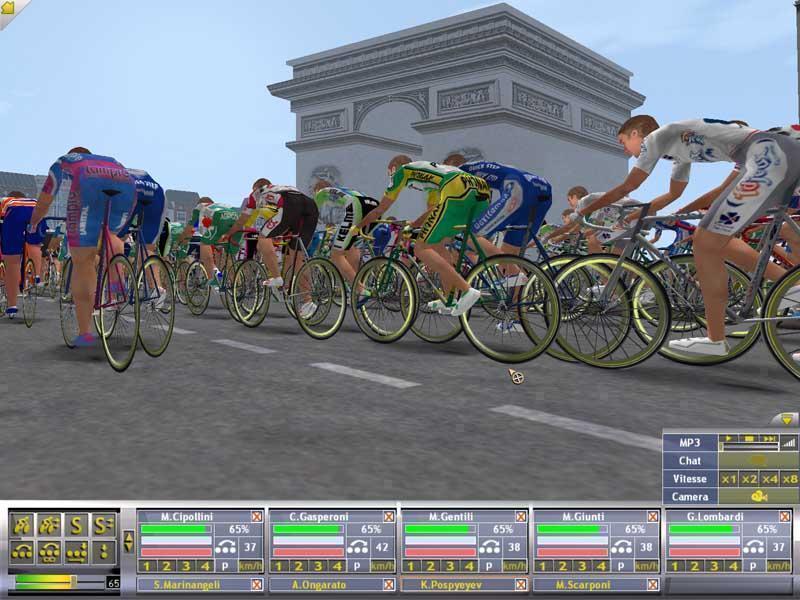Skip to the next MP3 track

768,440
